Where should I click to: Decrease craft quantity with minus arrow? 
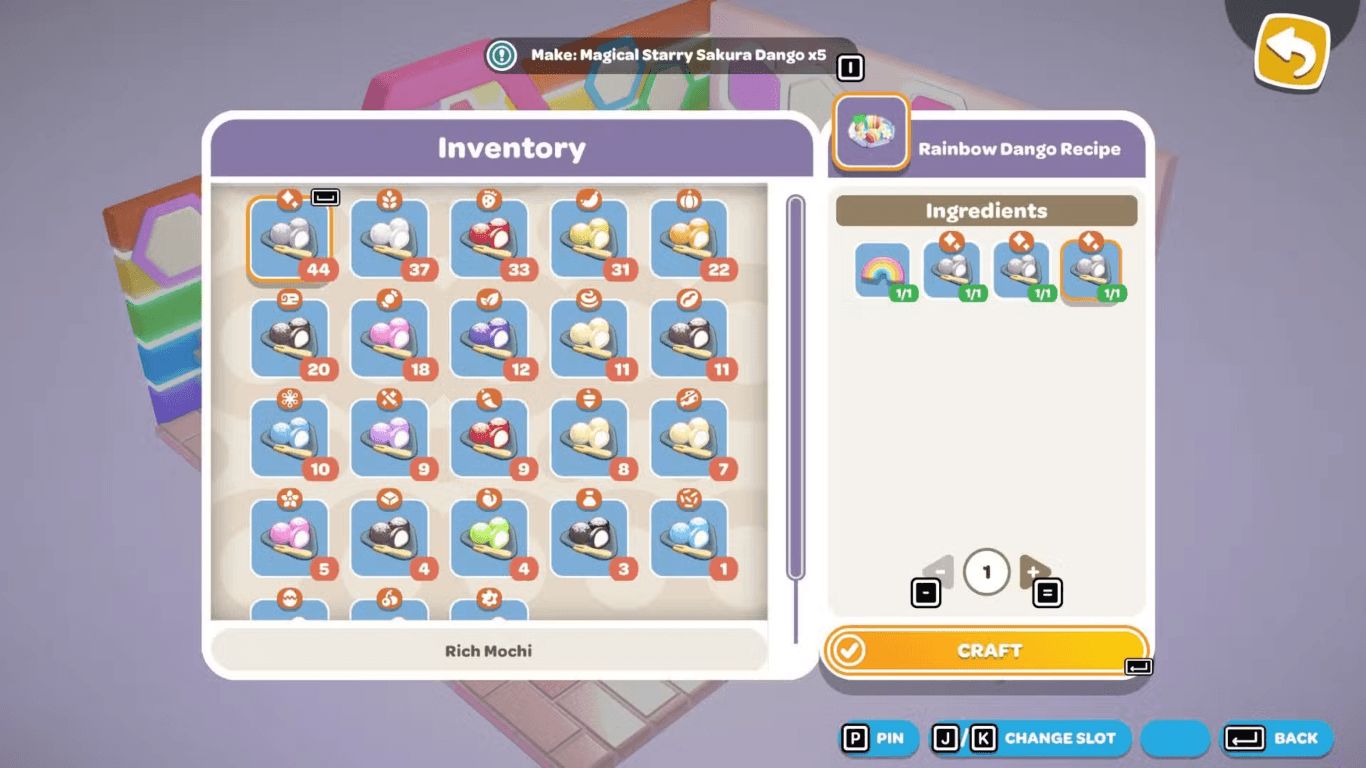[x=939, y=572]
